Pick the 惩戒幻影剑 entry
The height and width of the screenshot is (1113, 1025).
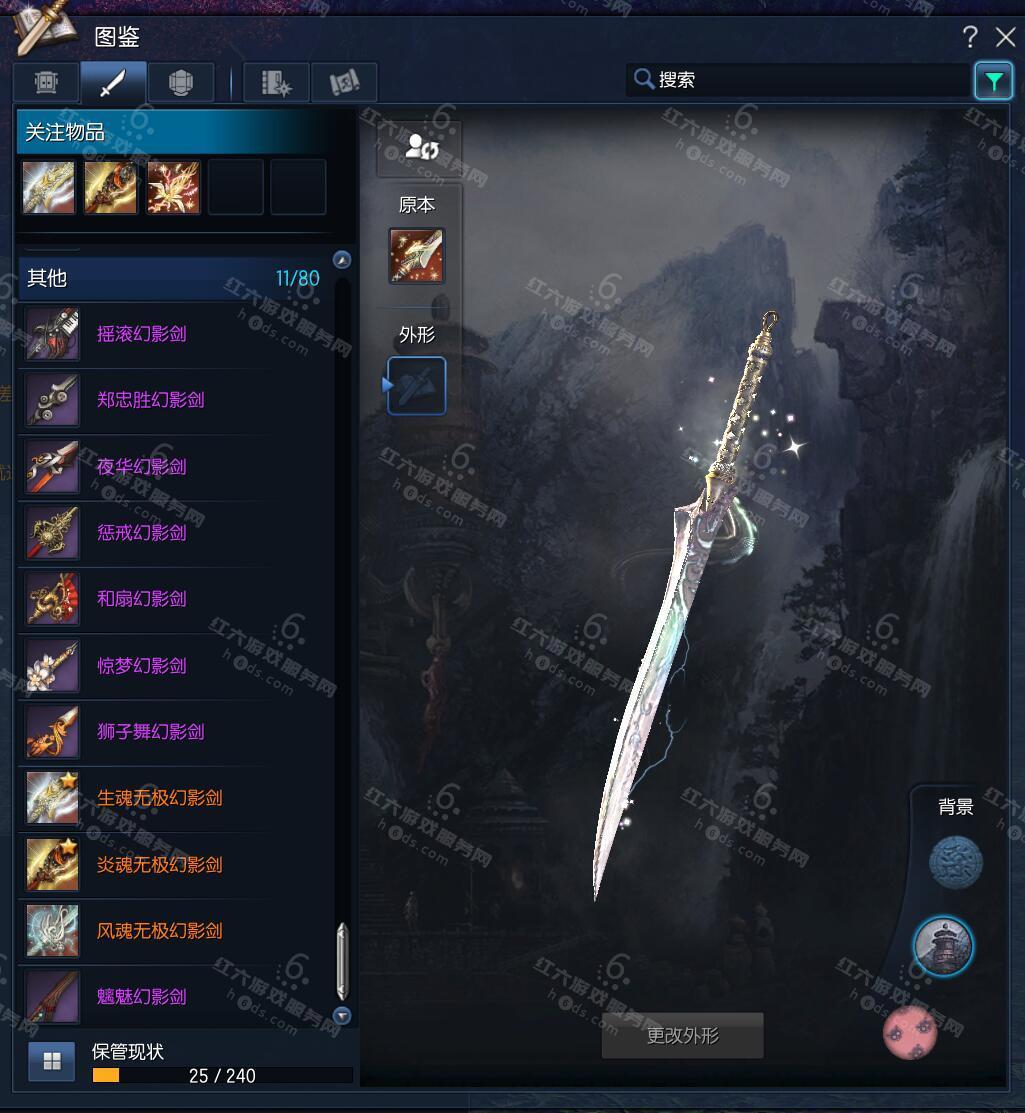[141, 533]
